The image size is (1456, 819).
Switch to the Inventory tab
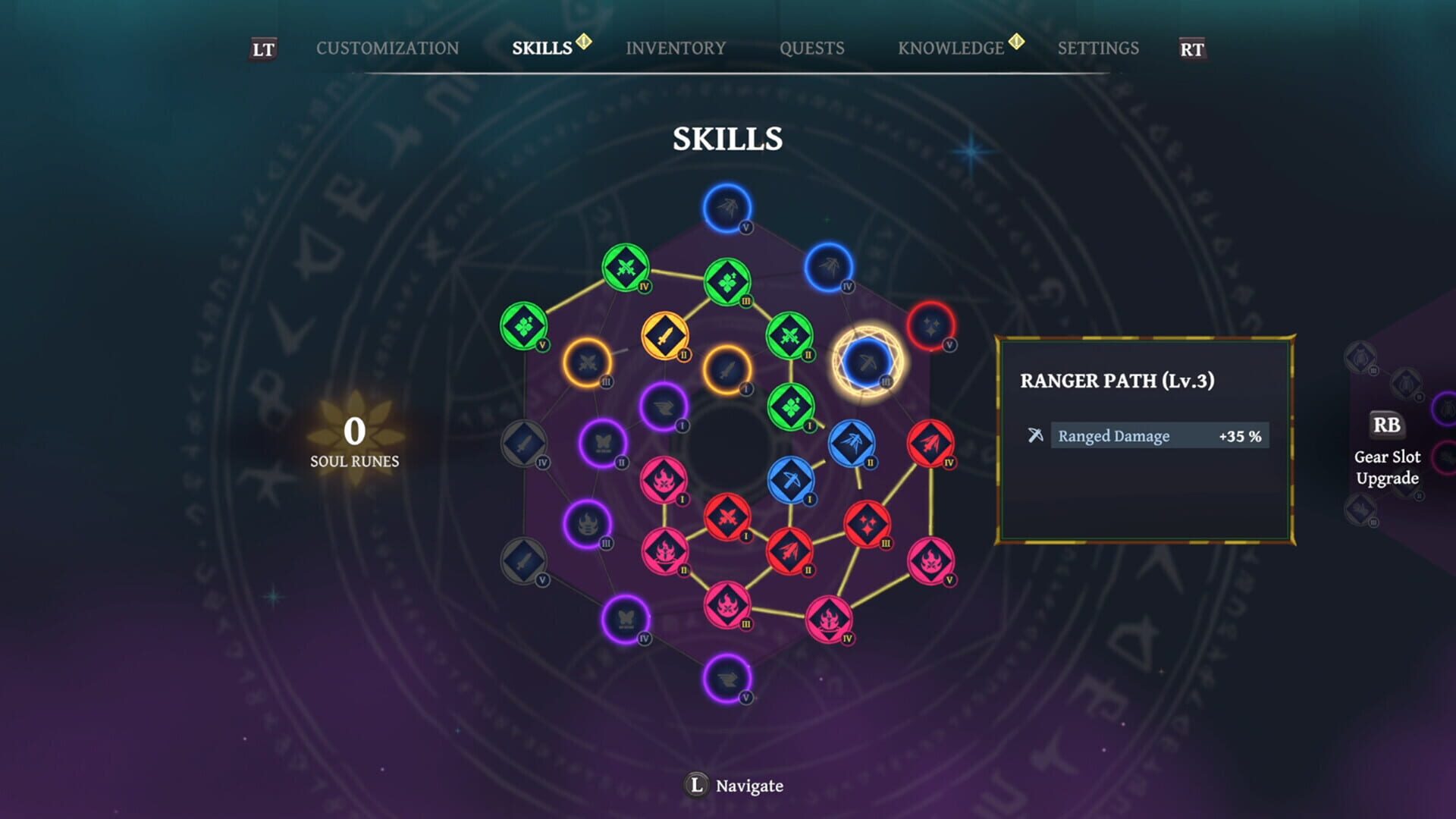[x=676, y=48]
